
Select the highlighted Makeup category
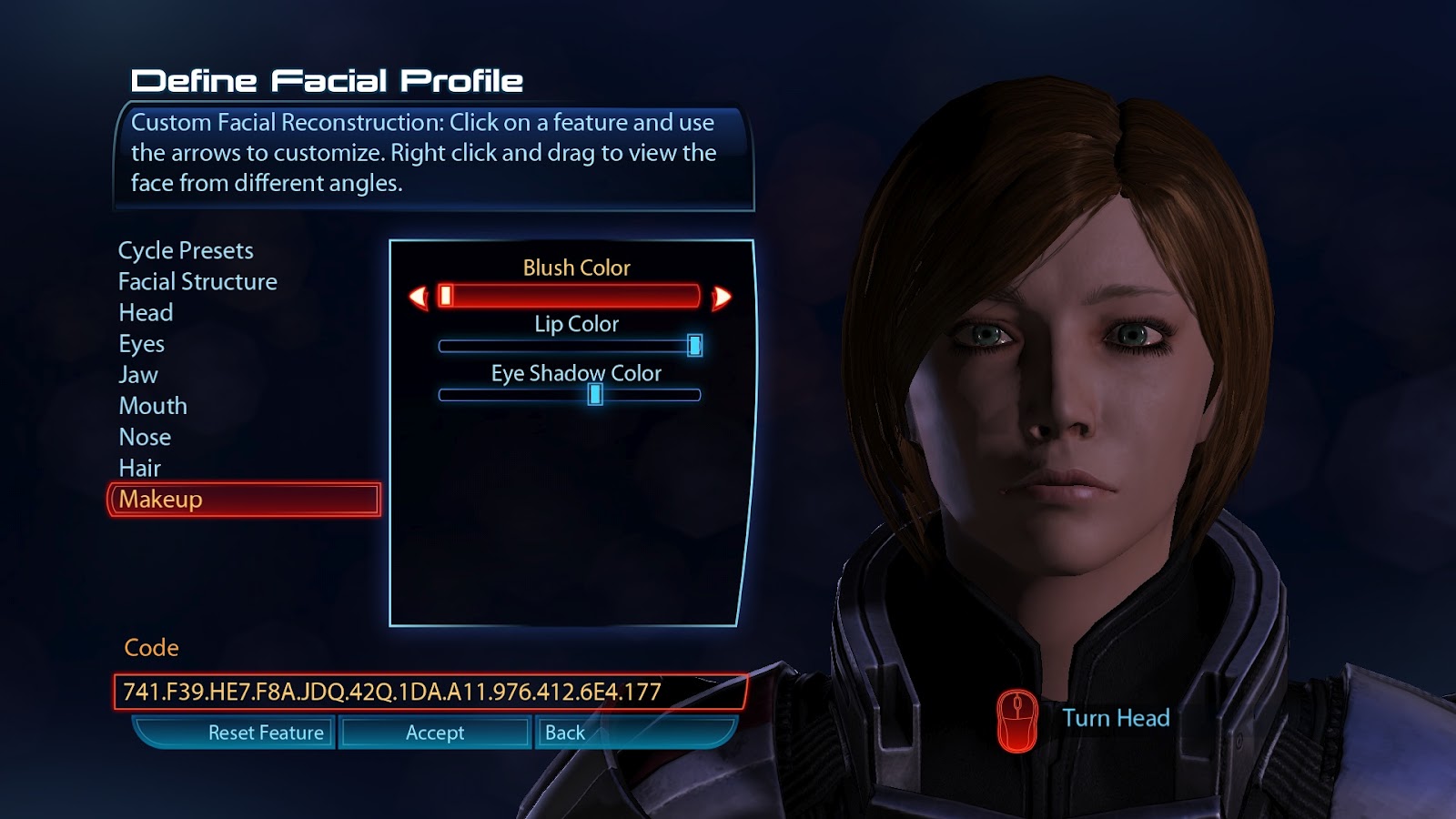click(244, 500)
